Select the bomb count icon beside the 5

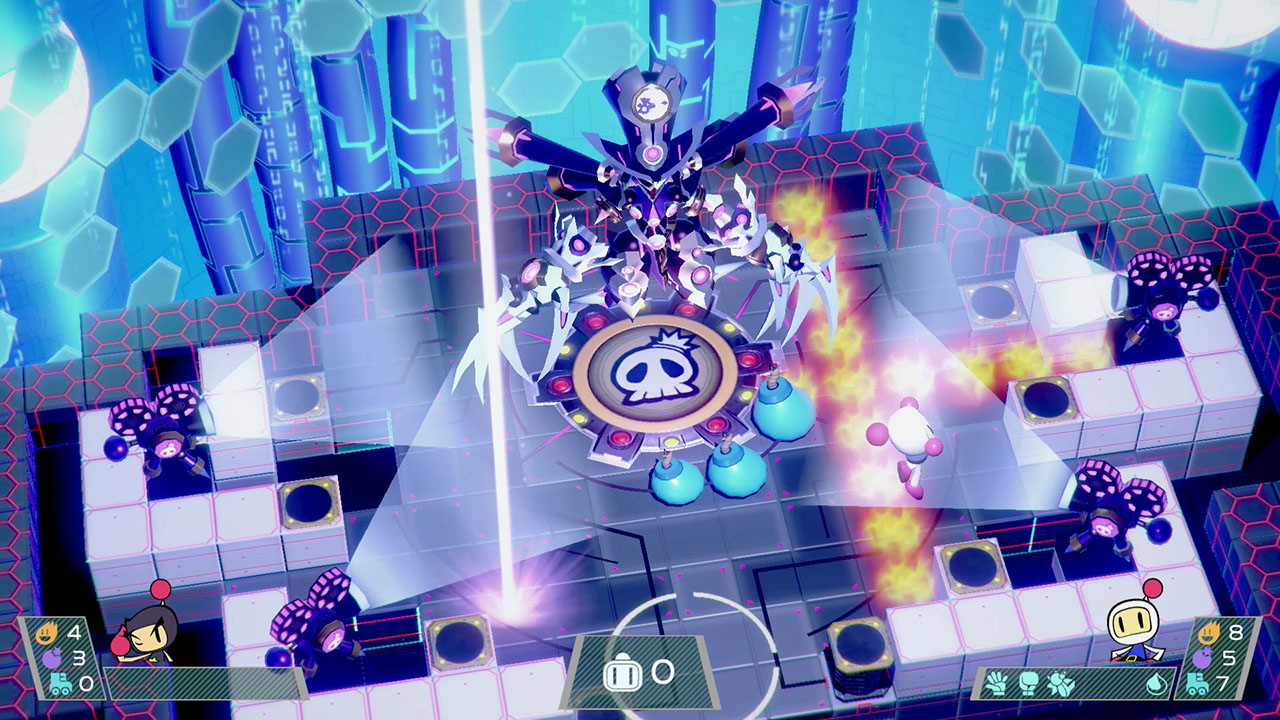click(x=1202, y=658)
